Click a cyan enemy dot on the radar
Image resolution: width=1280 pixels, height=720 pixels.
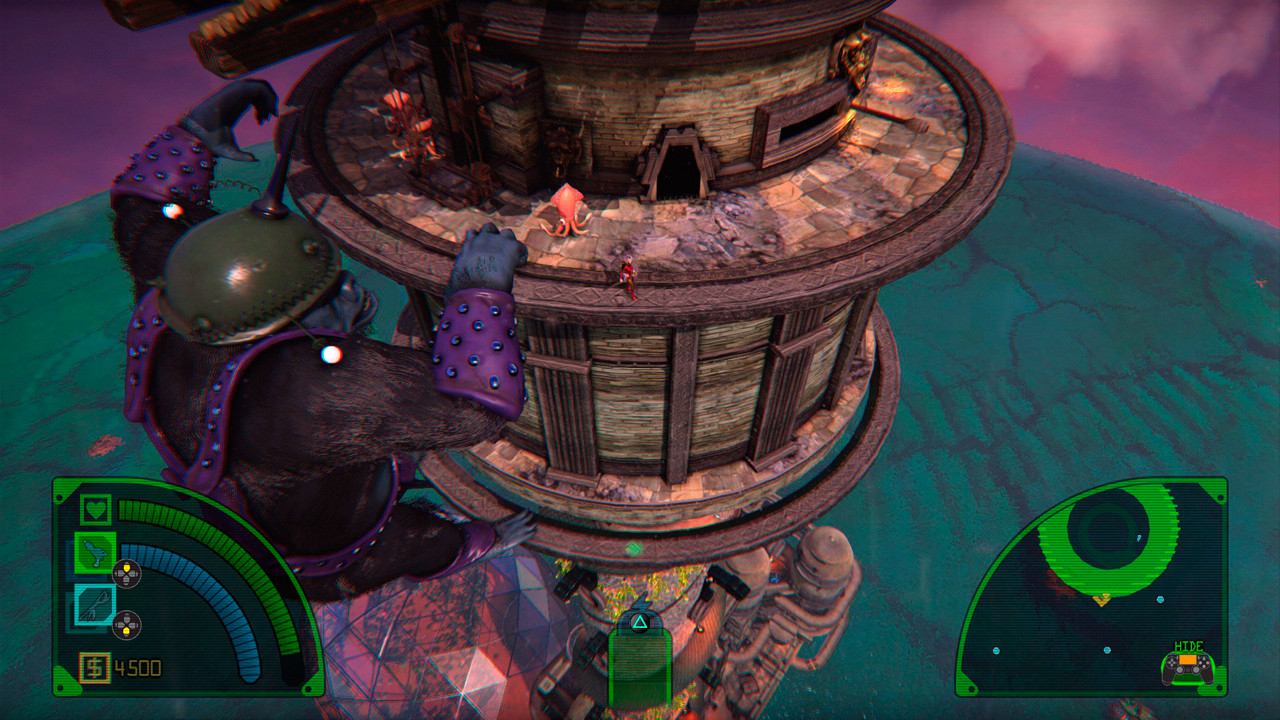[1160, 598]
